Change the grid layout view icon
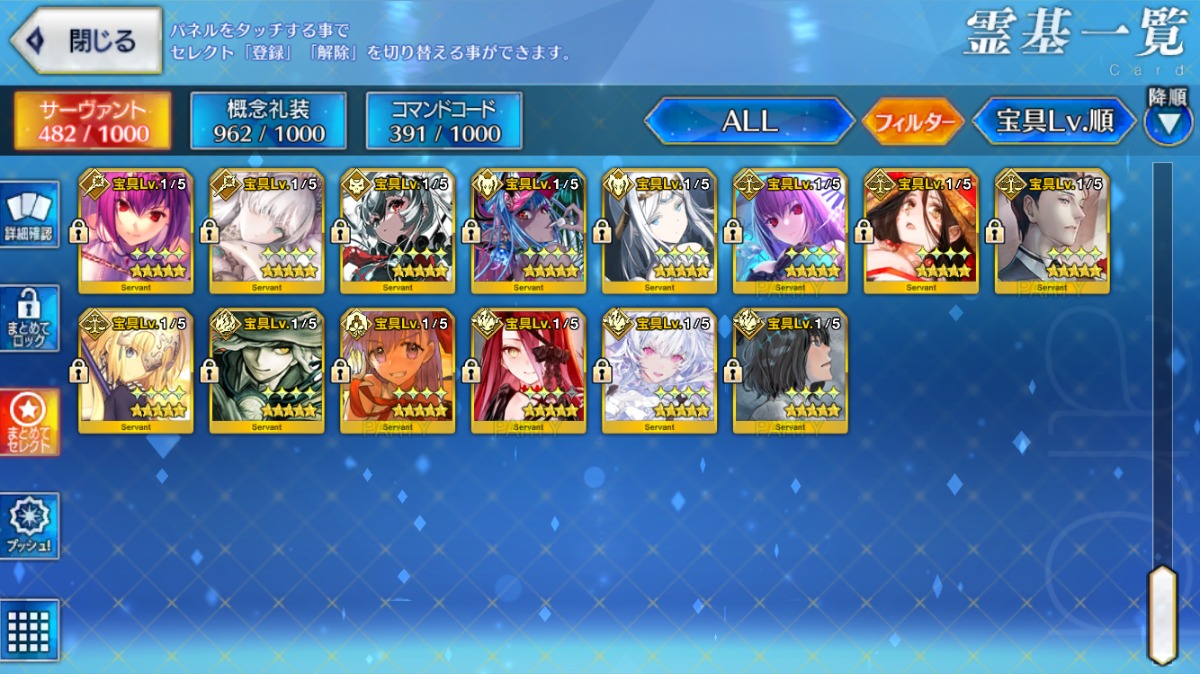Screen dimensions: 1200x674 coord(29,629)
